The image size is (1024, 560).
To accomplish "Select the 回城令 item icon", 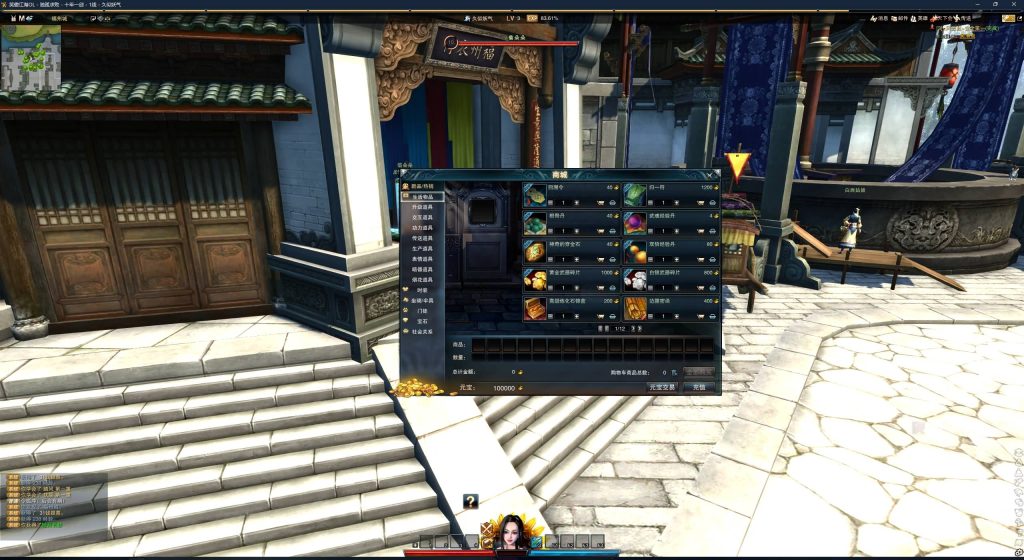I will (x=535, y=194).
